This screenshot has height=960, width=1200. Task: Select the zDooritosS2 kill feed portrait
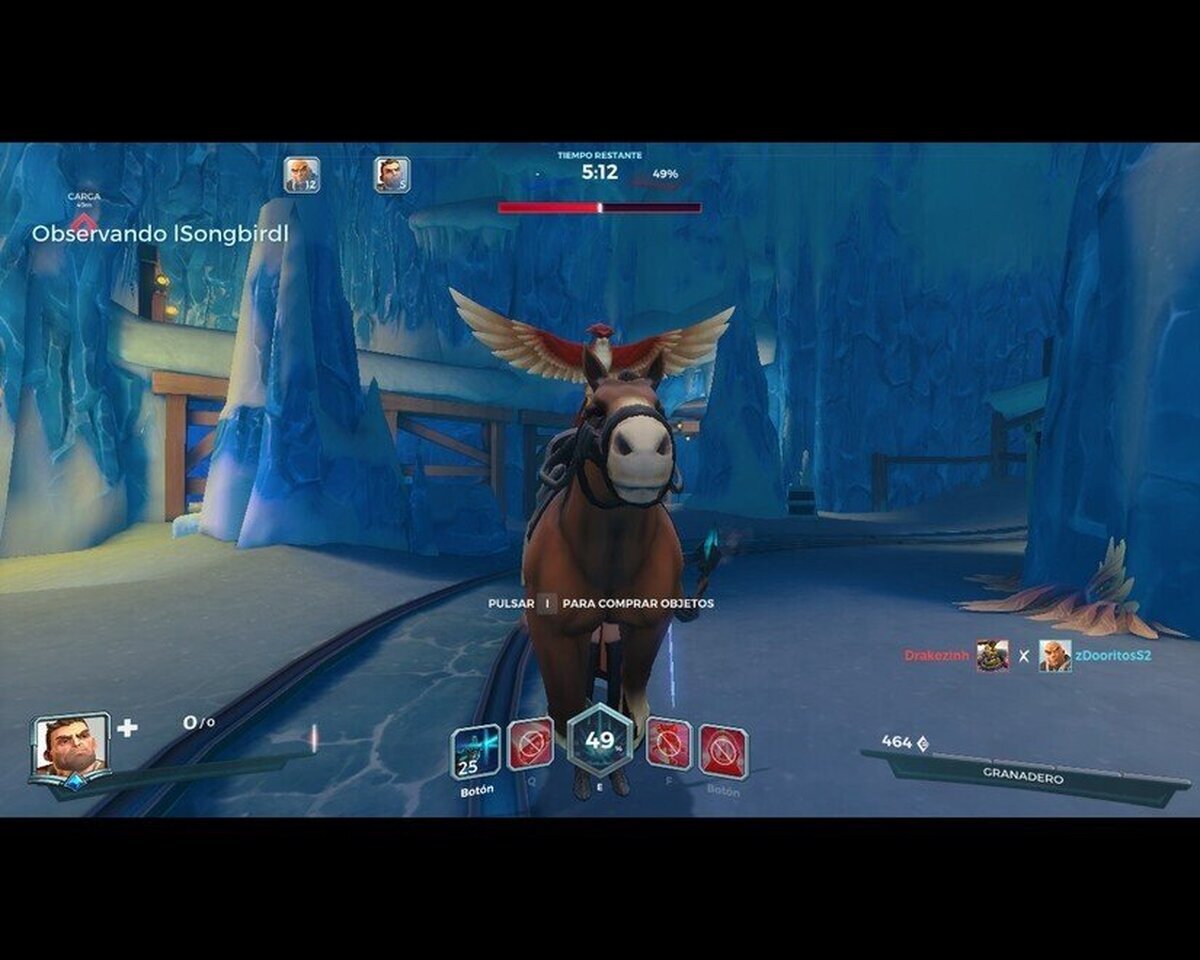1054,656
